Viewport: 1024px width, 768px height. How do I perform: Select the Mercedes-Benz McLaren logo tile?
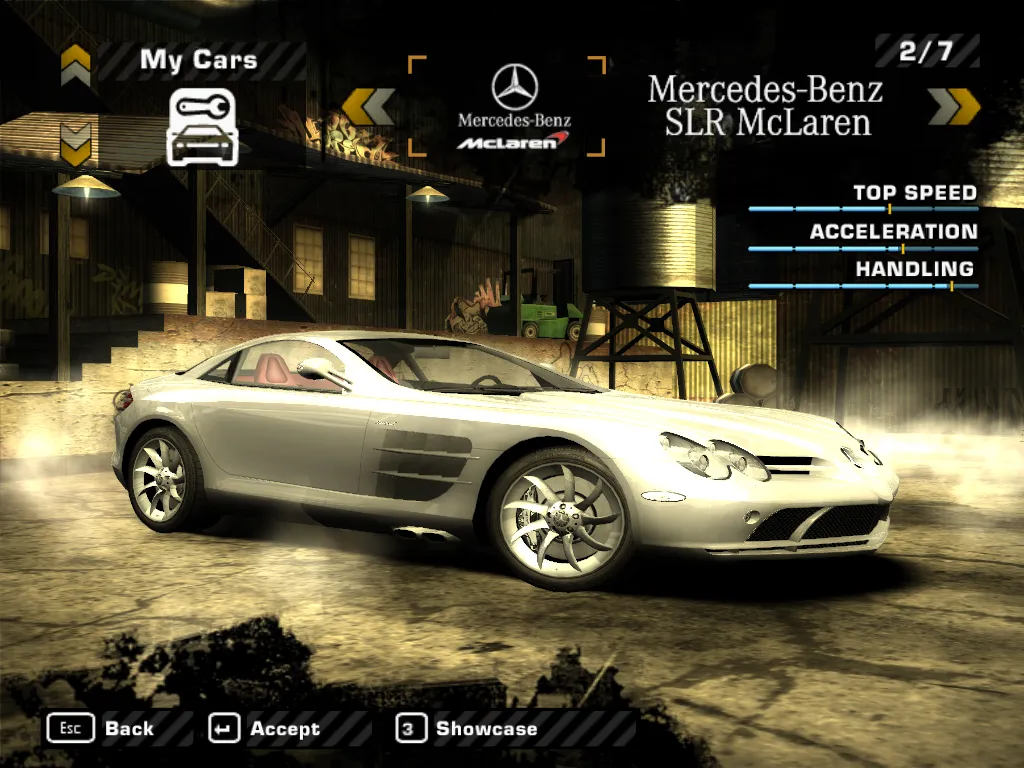pyautogui.click(x=507, y=107)
